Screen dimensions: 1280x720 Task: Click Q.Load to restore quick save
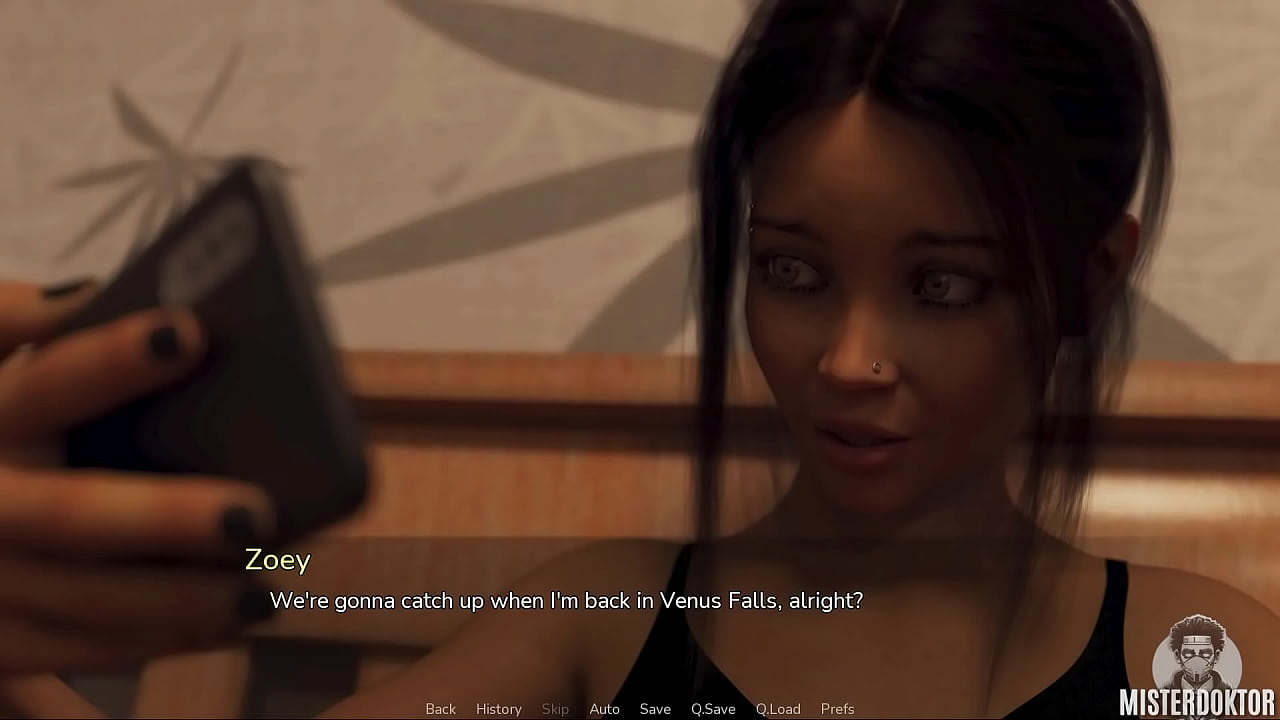(x=778, y=708)
